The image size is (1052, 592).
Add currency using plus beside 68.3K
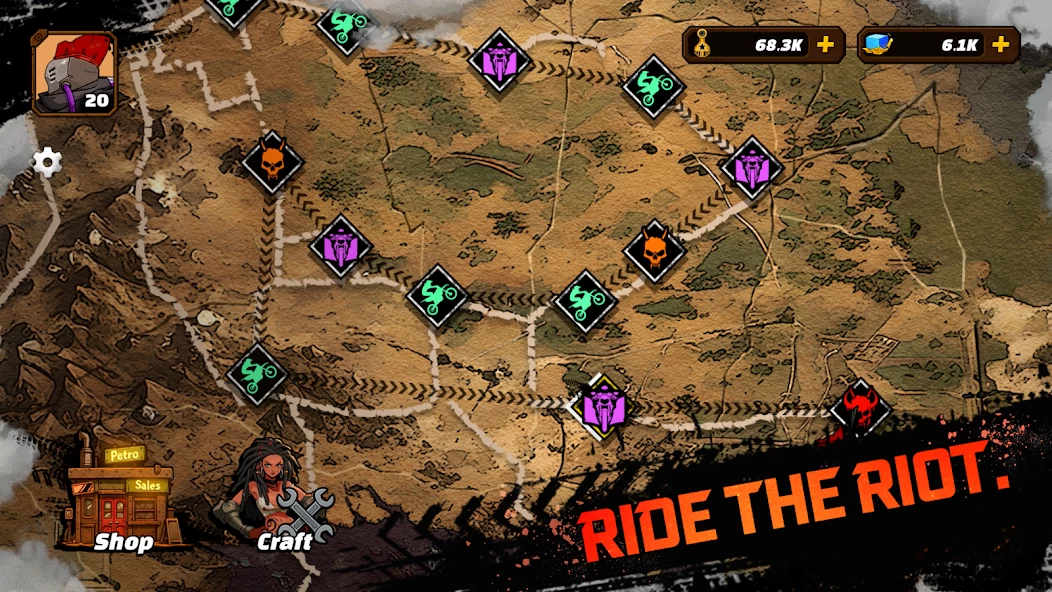[825, 45]
